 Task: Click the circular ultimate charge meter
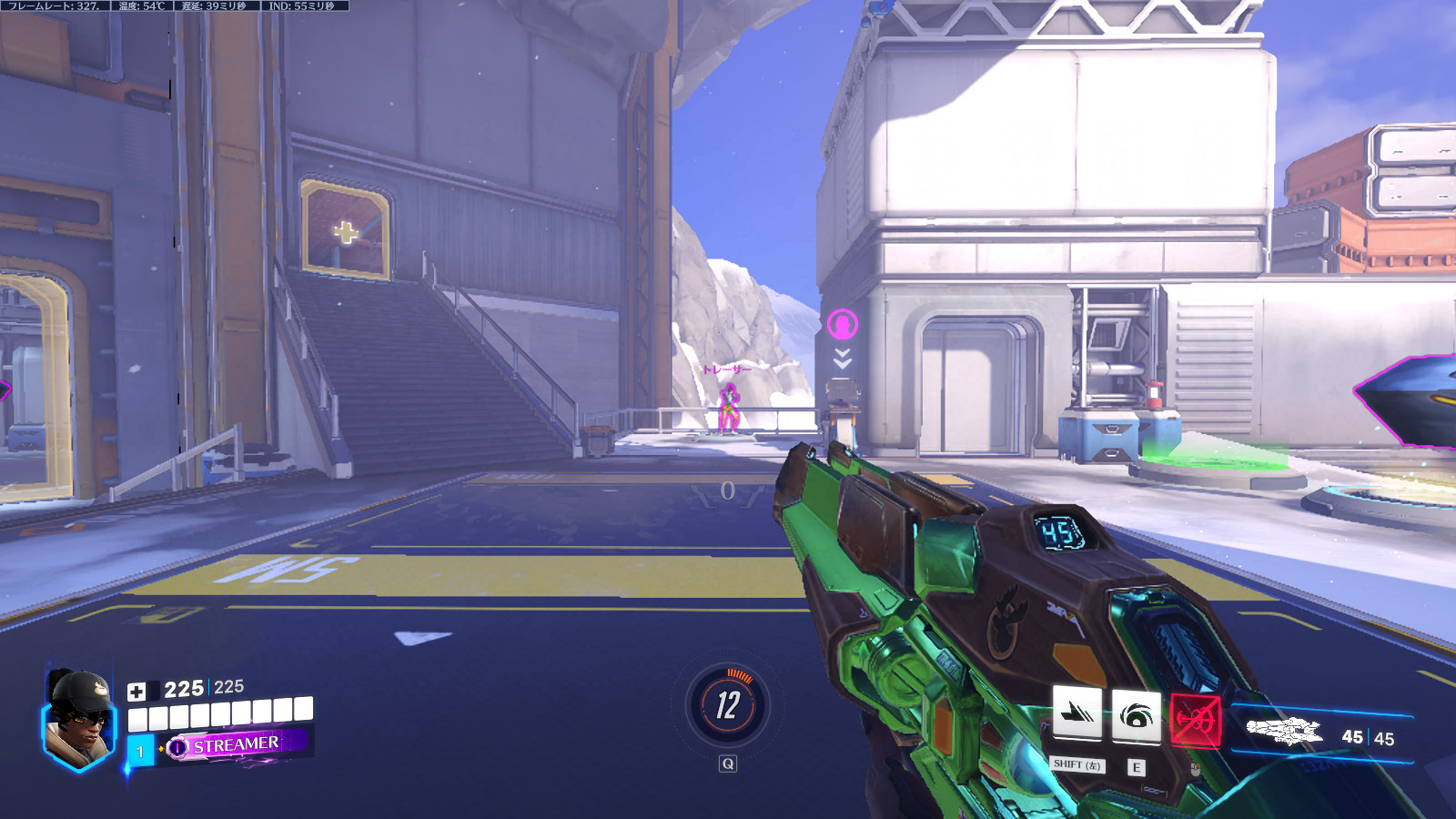[x=727, y=705]
